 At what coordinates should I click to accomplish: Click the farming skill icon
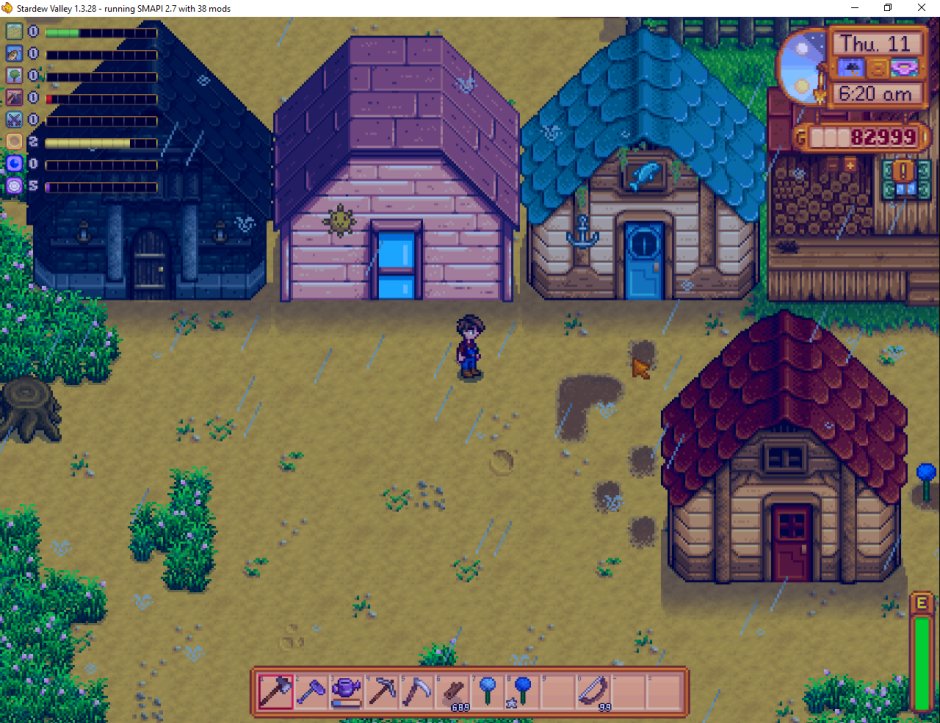pos(14,32)
